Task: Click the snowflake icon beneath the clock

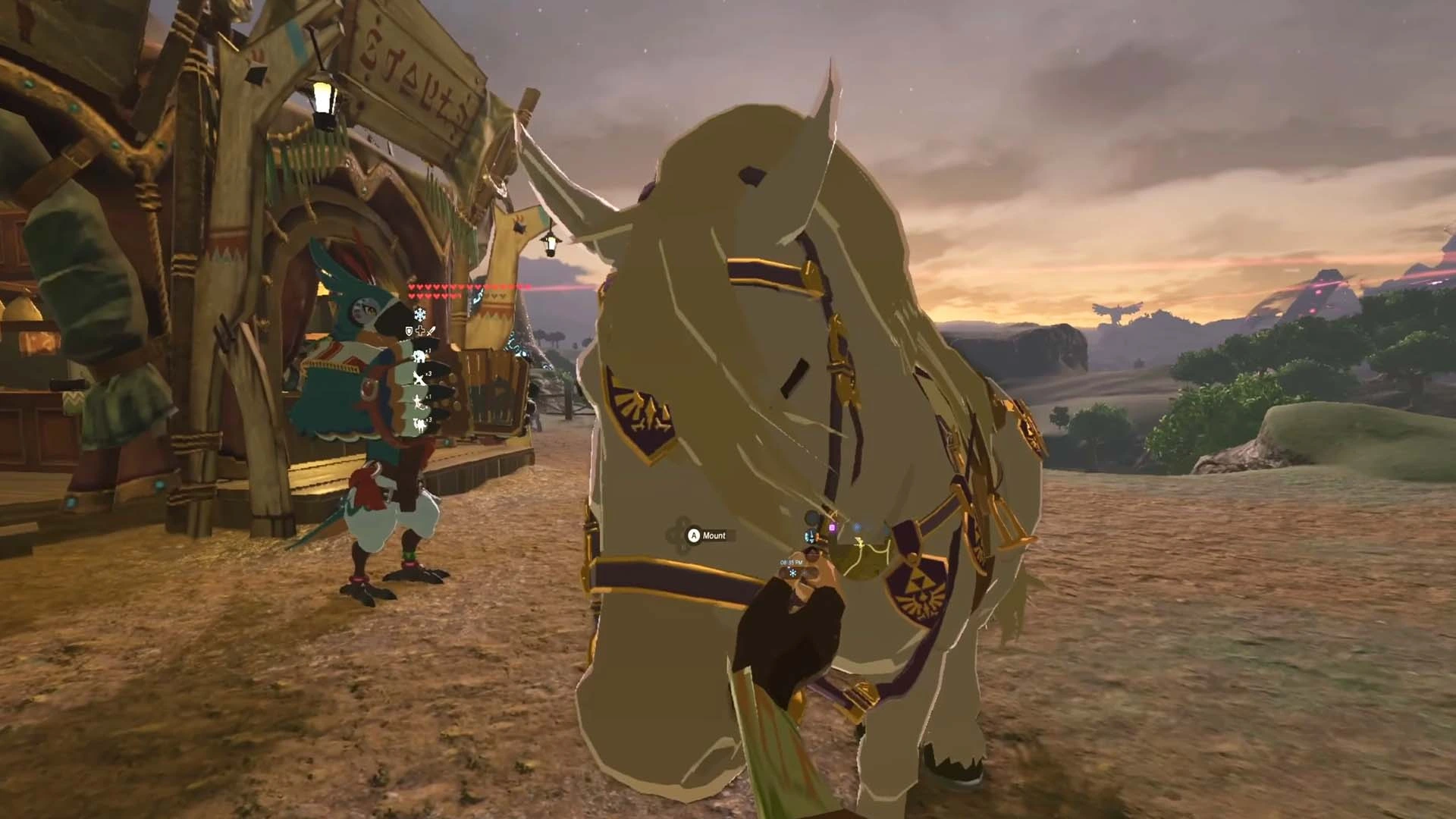Action: pyautogui.click(x=792, y=573)
